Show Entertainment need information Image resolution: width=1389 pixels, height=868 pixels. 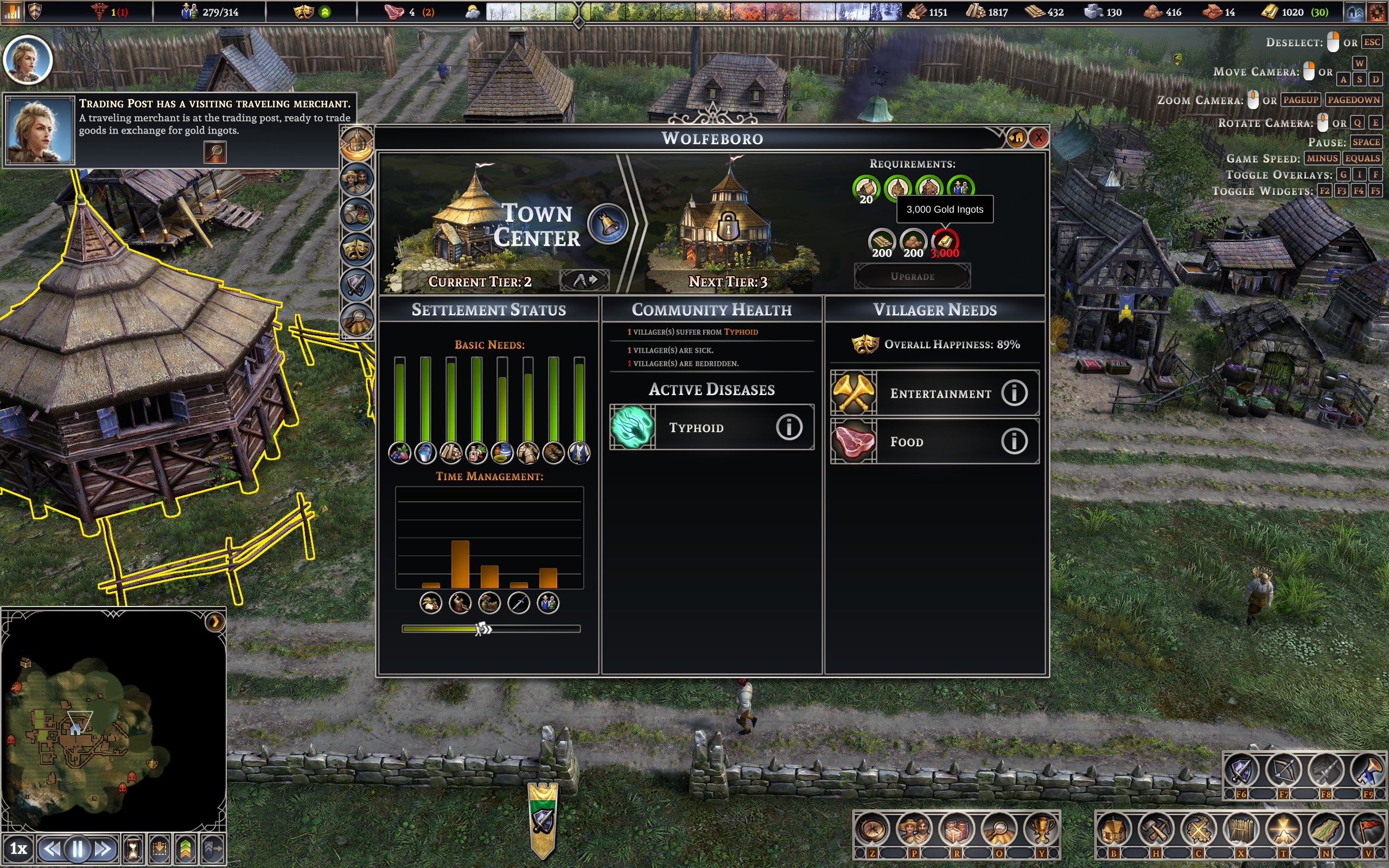(x=1014, y=393)
